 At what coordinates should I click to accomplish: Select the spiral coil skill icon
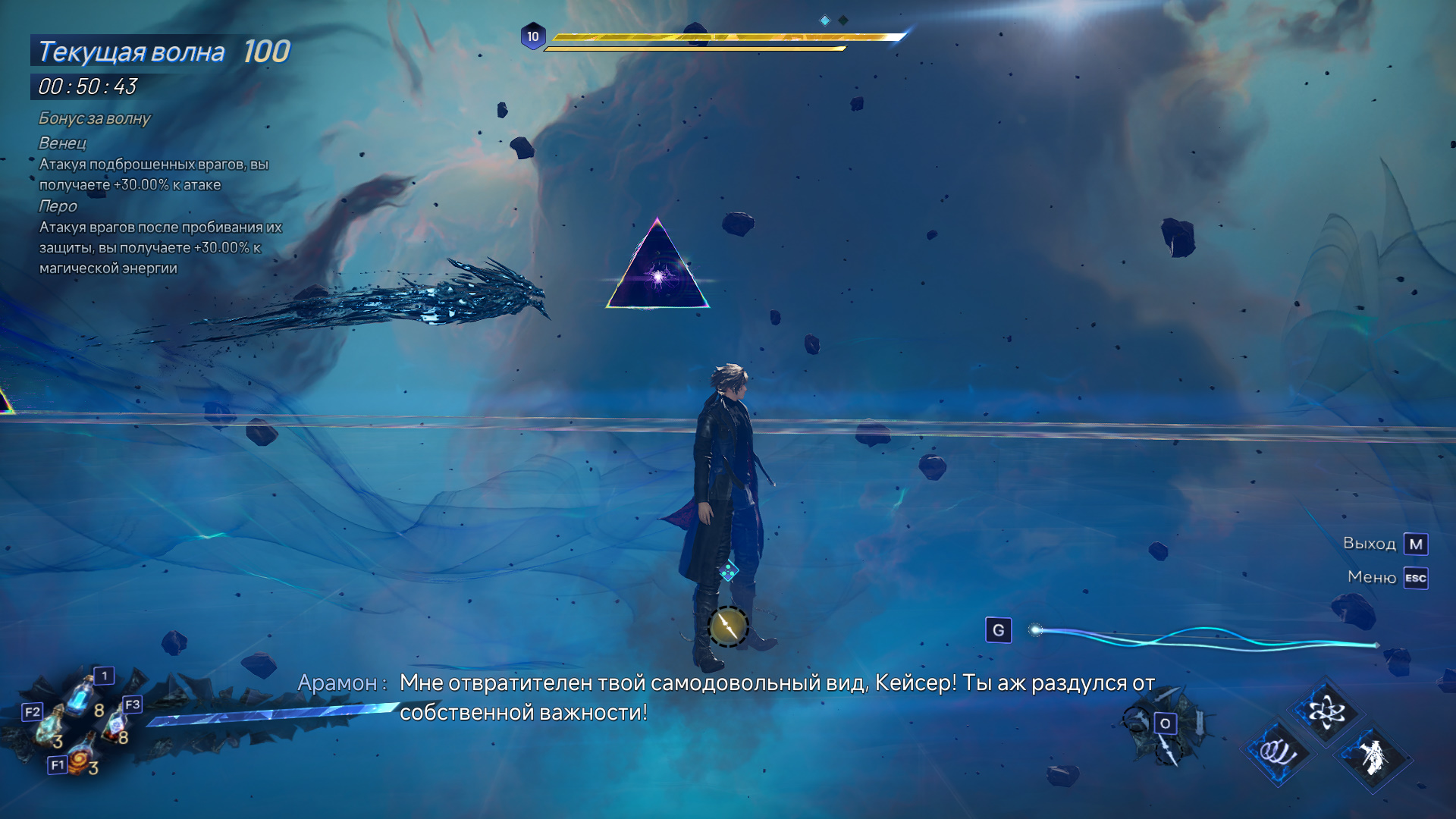1279,750
